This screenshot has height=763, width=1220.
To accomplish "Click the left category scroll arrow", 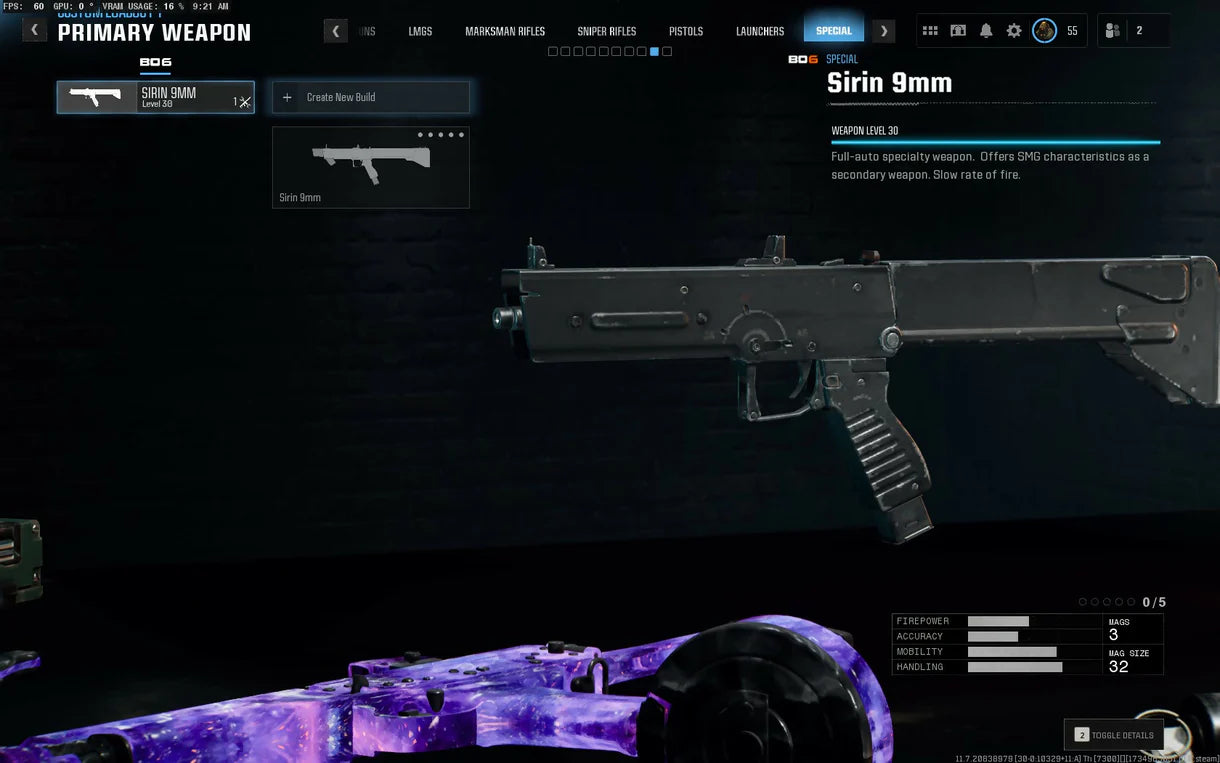I will [336, 31].
